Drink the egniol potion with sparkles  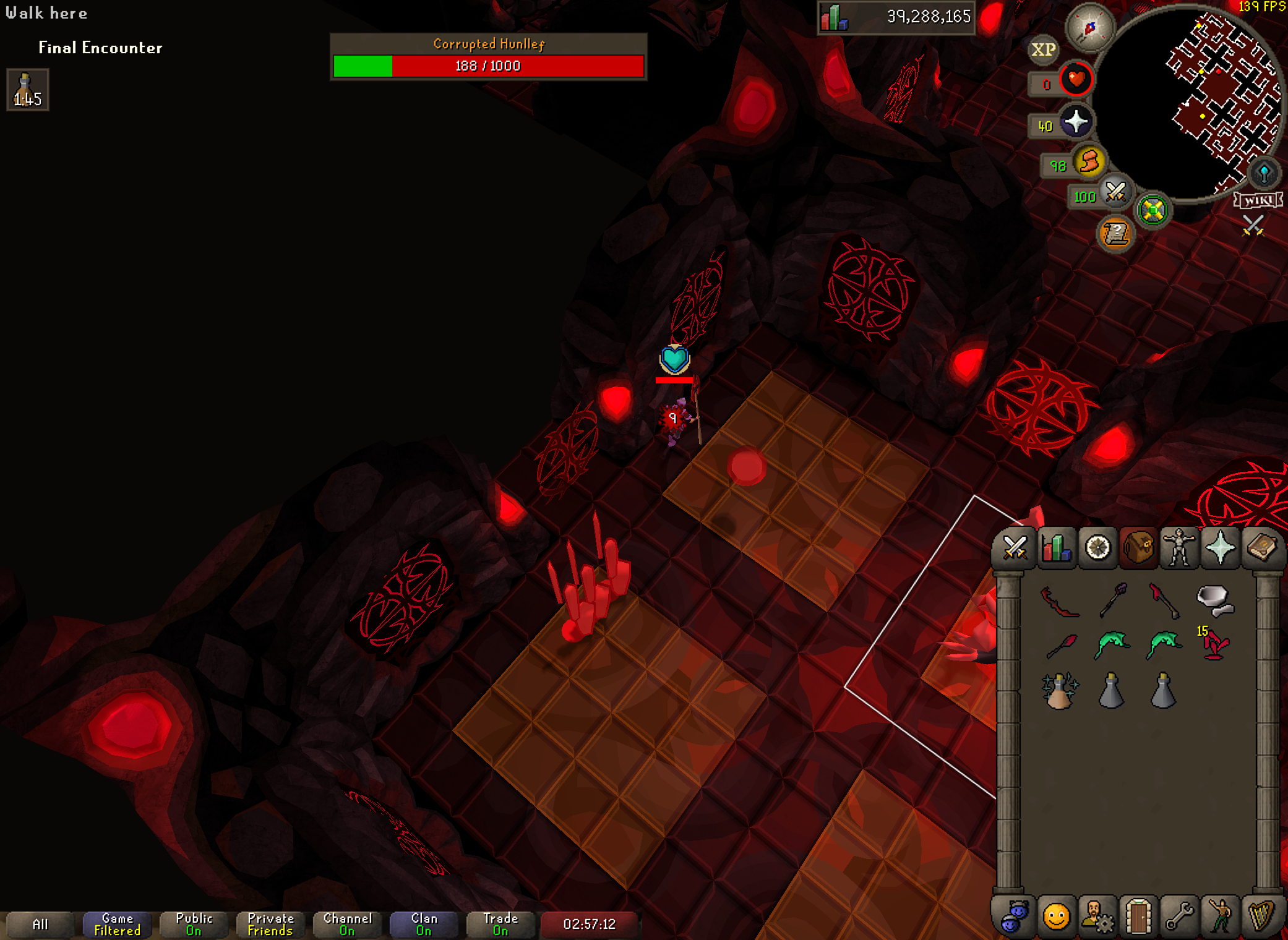tap(1060, 690)
